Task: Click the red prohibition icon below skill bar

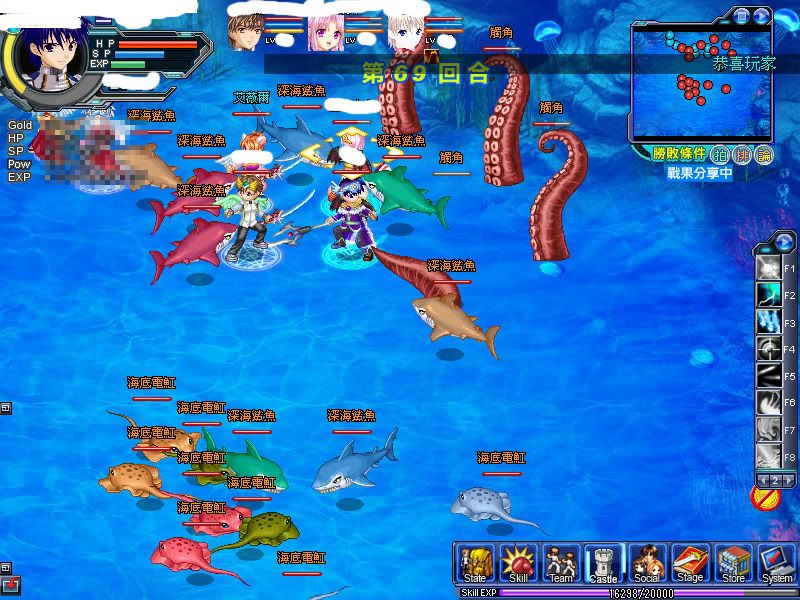Action: [763, 496]
